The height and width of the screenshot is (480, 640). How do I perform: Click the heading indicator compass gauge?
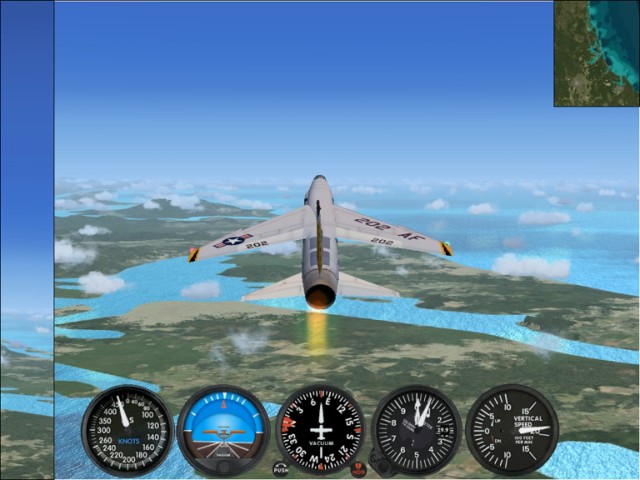pyautogui.click(x=320, y=429)
